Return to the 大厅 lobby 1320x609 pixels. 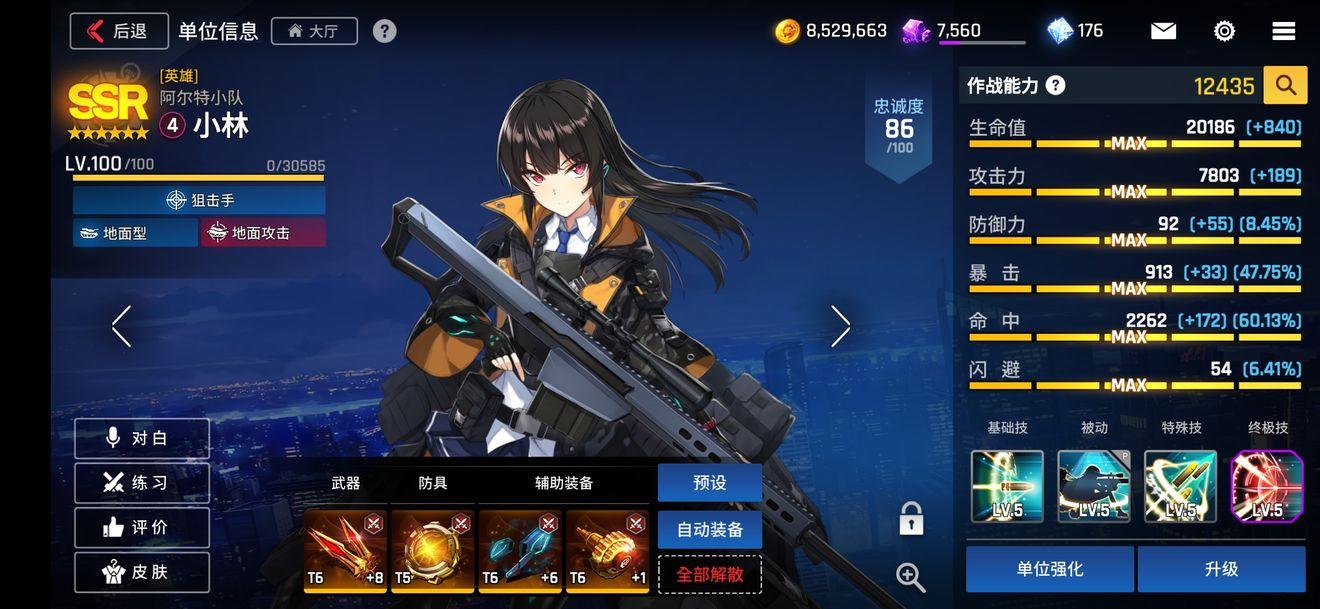click(x=313, y=31)
